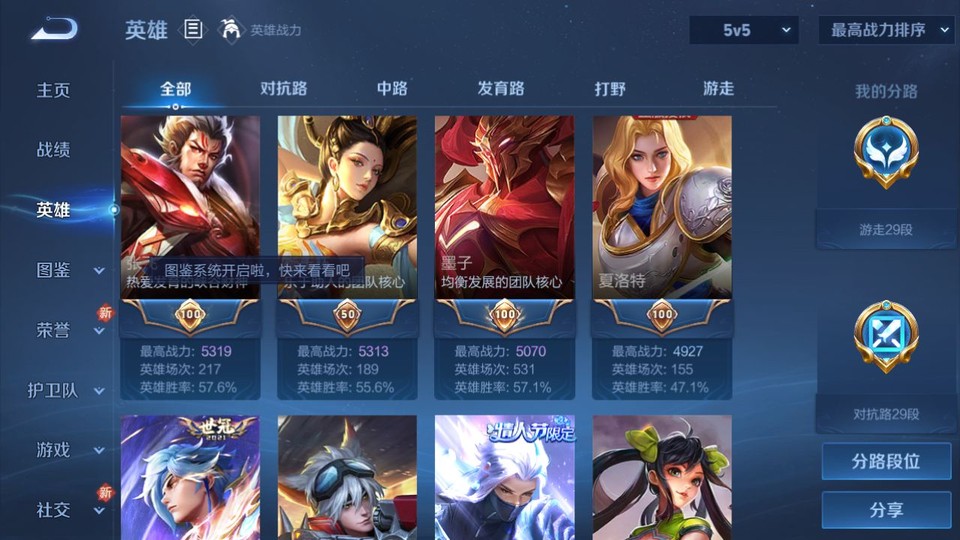The width and height of the screenshot is (960, 540).
Task: Go back with the top-left arrow
Action: click(54, 30)
